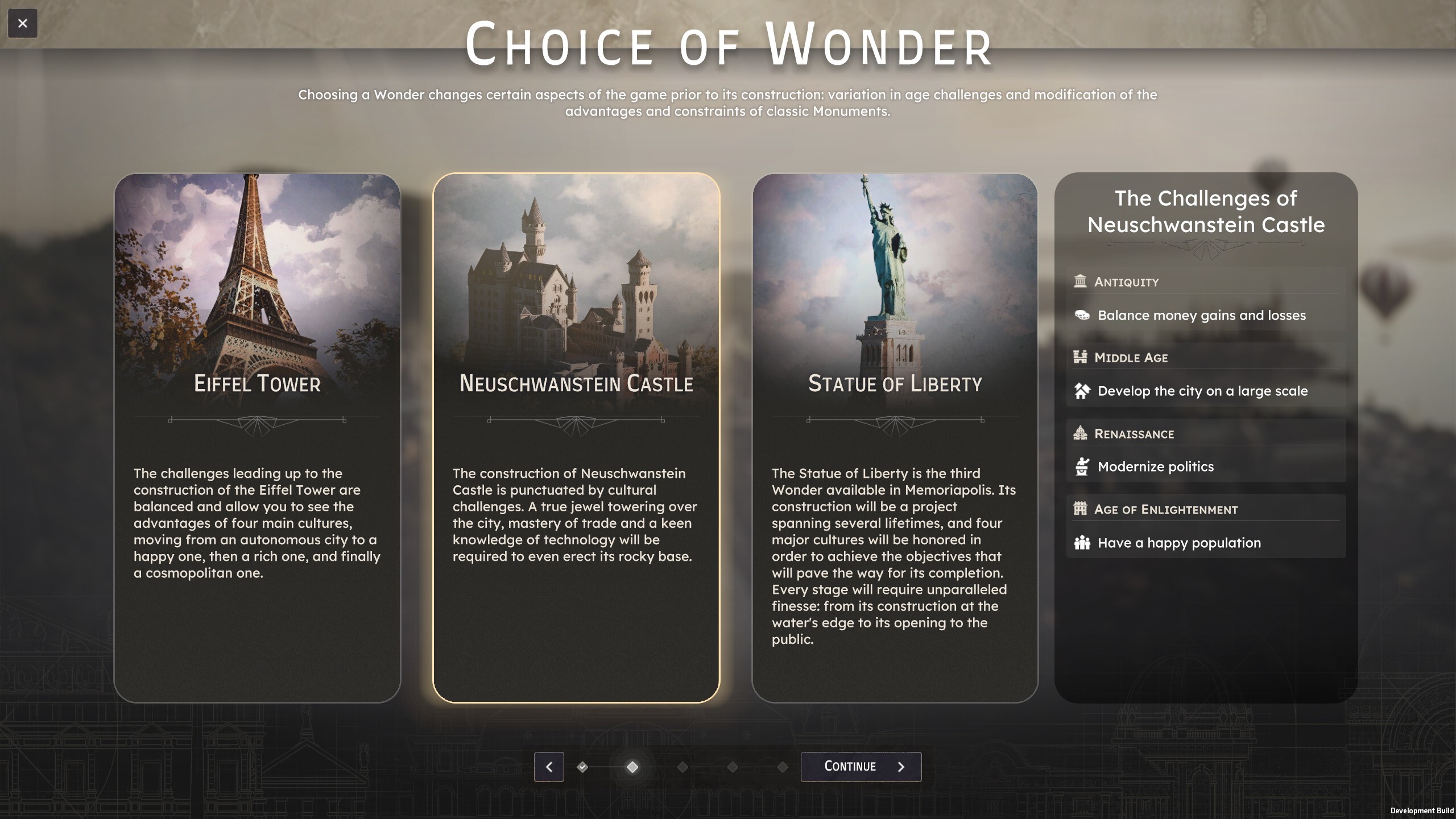Click the Renaissance cathedral dome icon
This screenshot has height=819, width=1456.
pyautogui.click(x=1080, y=433)
